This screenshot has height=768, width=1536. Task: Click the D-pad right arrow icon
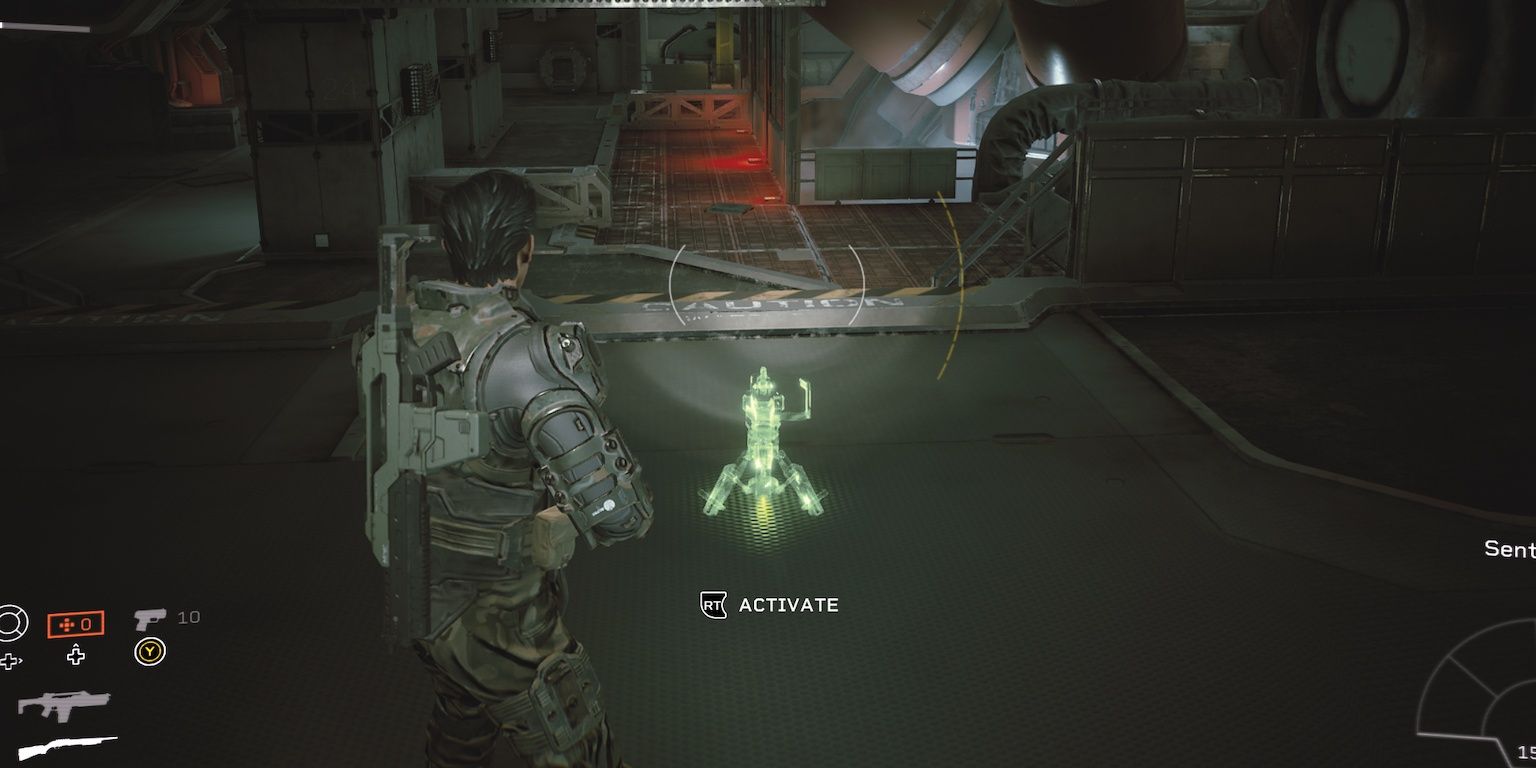click(x=10, y=658)
